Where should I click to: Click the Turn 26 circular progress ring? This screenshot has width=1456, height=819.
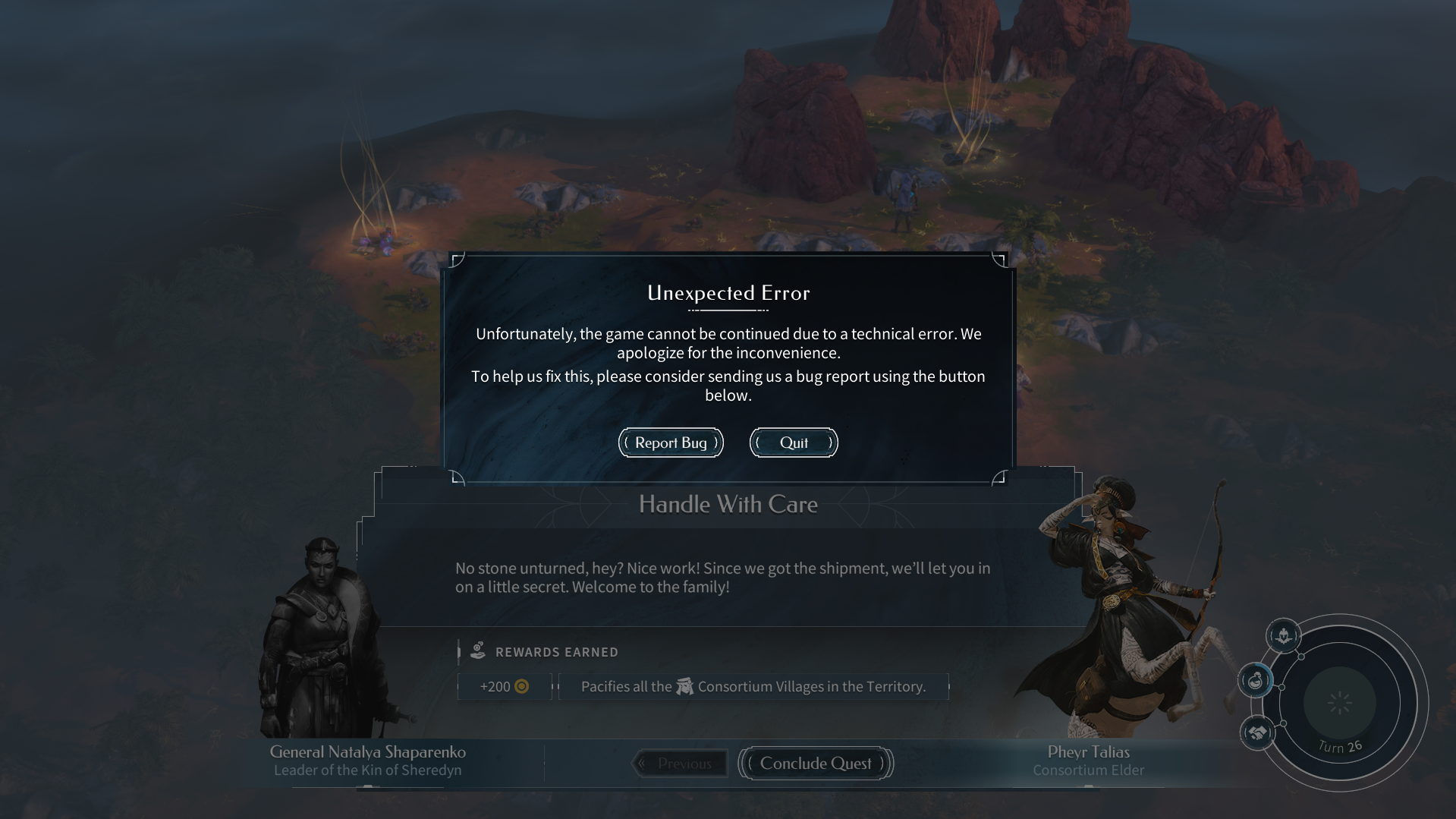pos(1339,704)
